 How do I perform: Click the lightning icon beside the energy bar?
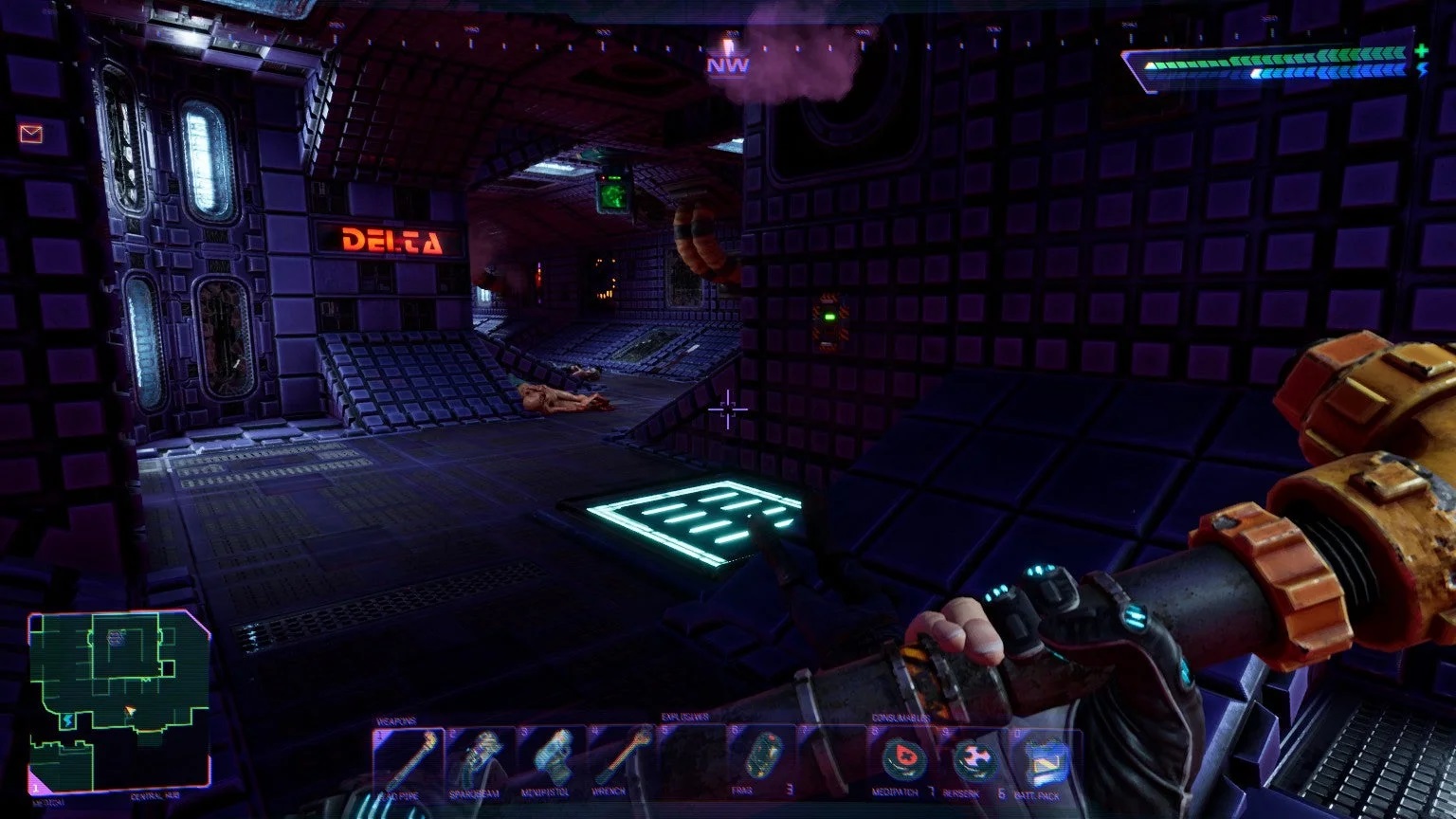(x=1422, y=68)
